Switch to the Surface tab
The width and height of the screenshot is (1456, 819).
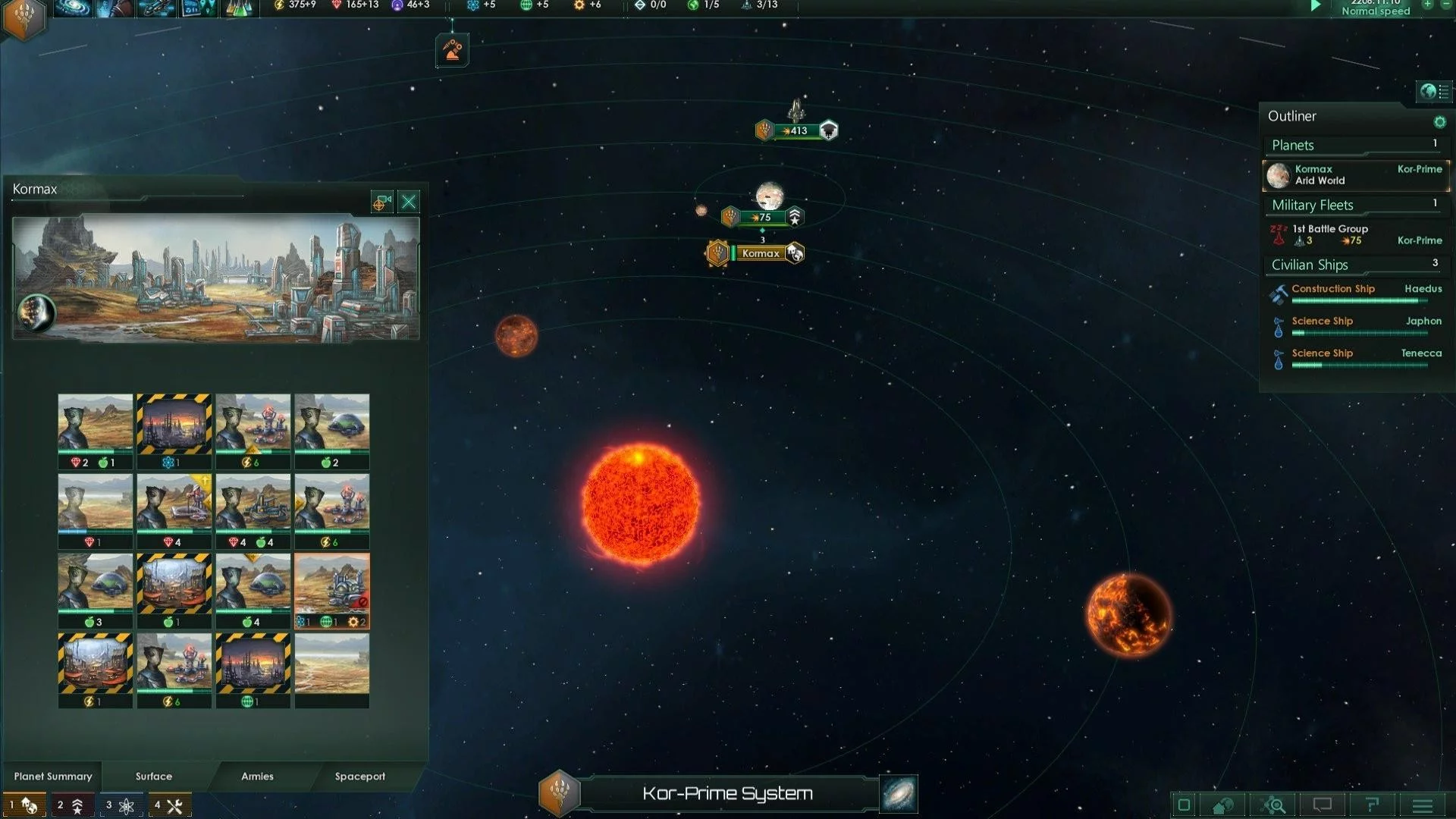(154, 776)
